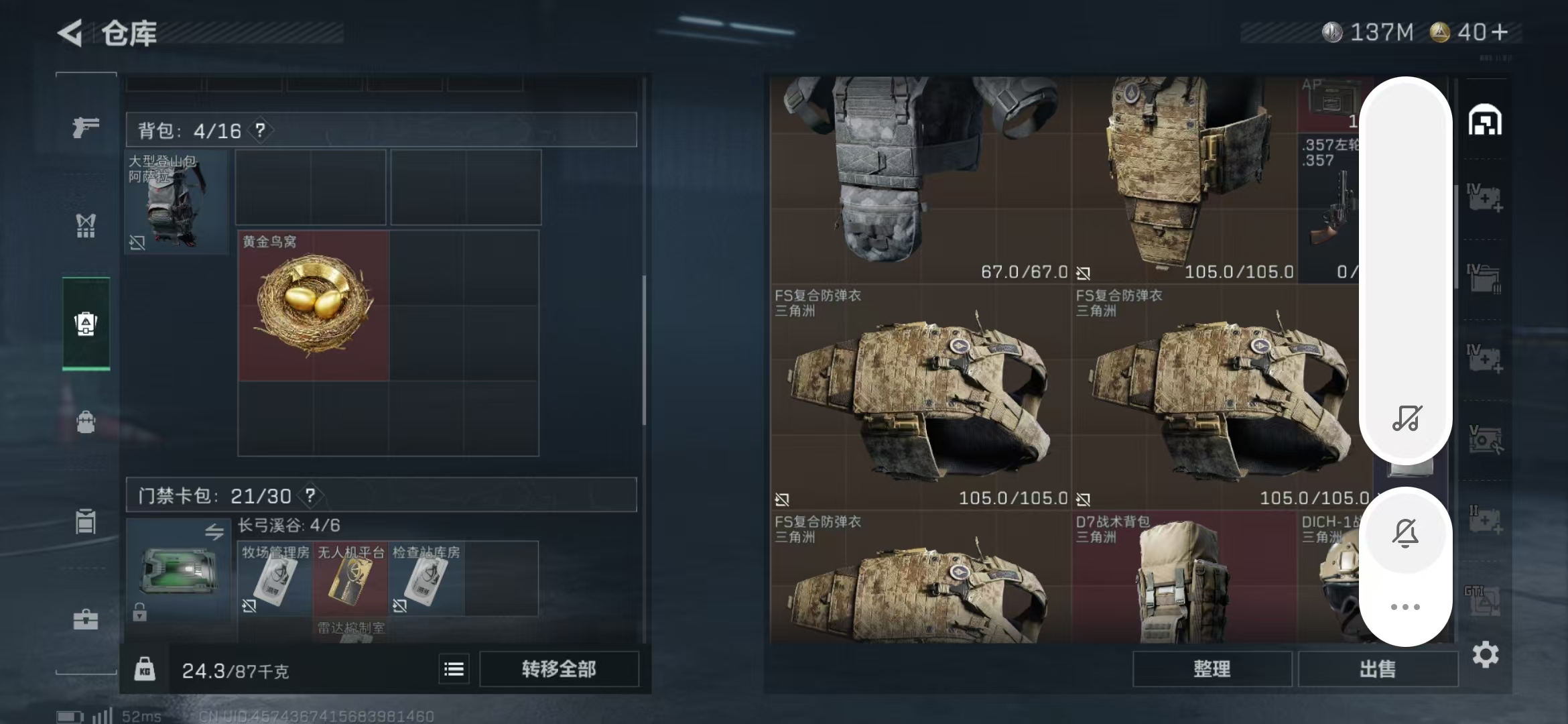Viewport: 1568px width, 724px height.
Task: Select the 黄金鸟窝 golden nest item
Action: pyautogui.click(x=314, y=306)
